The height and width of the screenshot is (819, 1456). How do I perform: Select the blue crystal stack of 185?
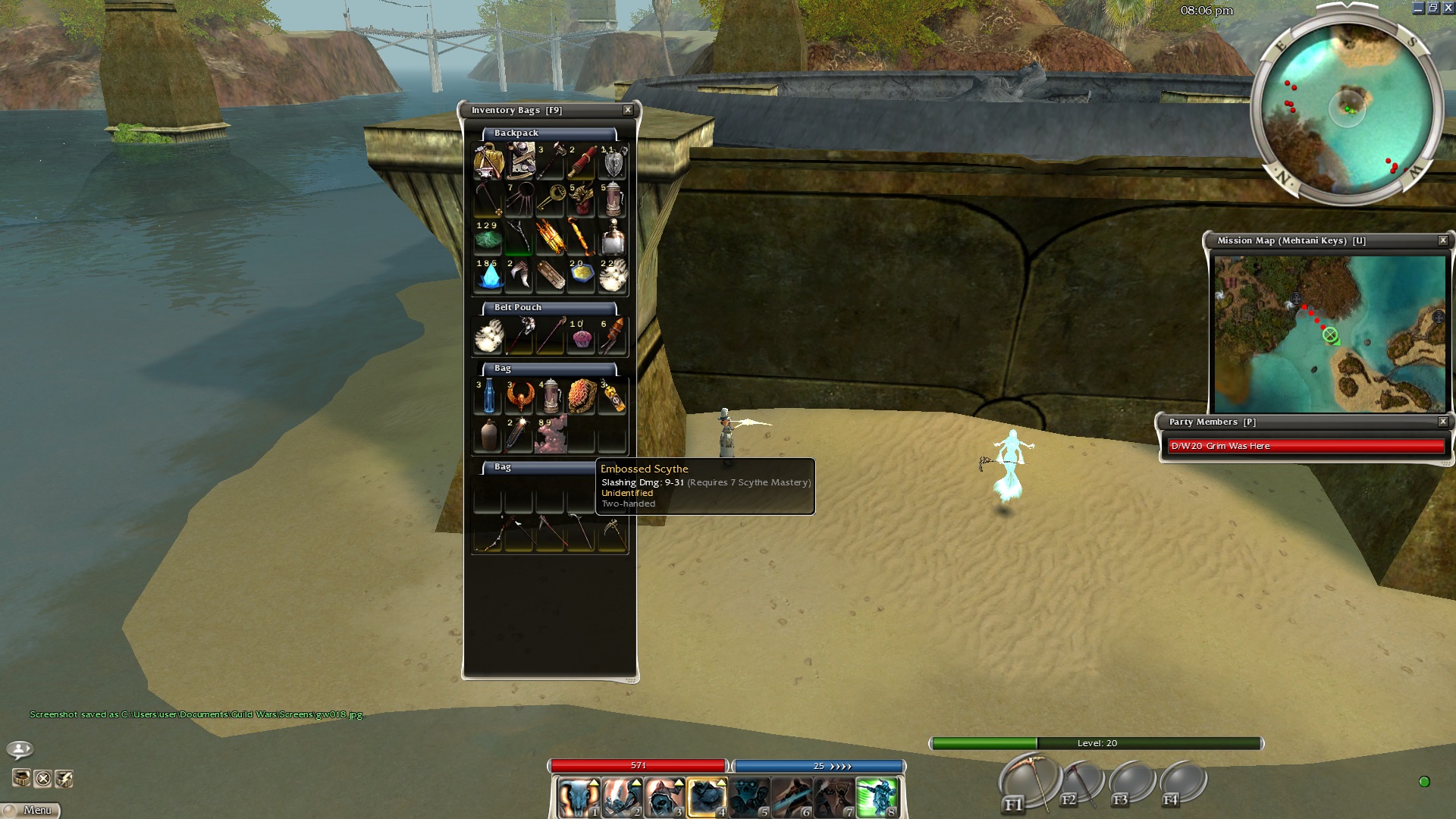coord(488,276)
